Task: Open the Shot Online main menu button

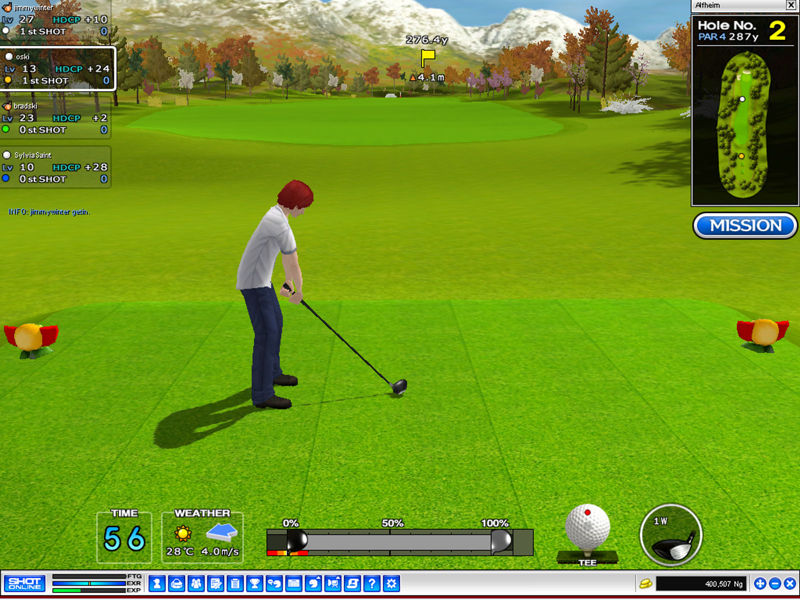Action: click(x=24, y=583)
